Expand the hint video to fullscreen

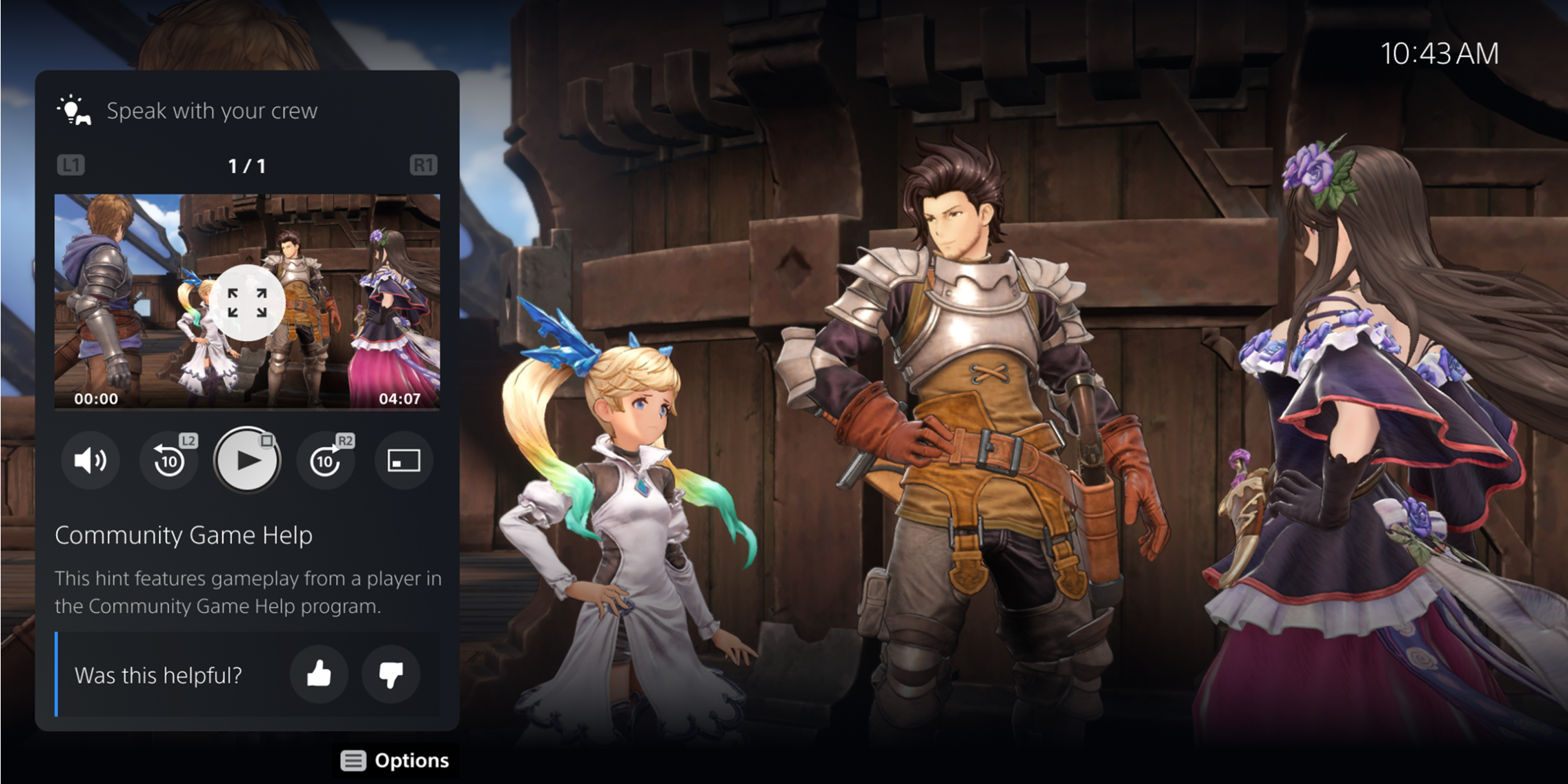click(246, 302)
